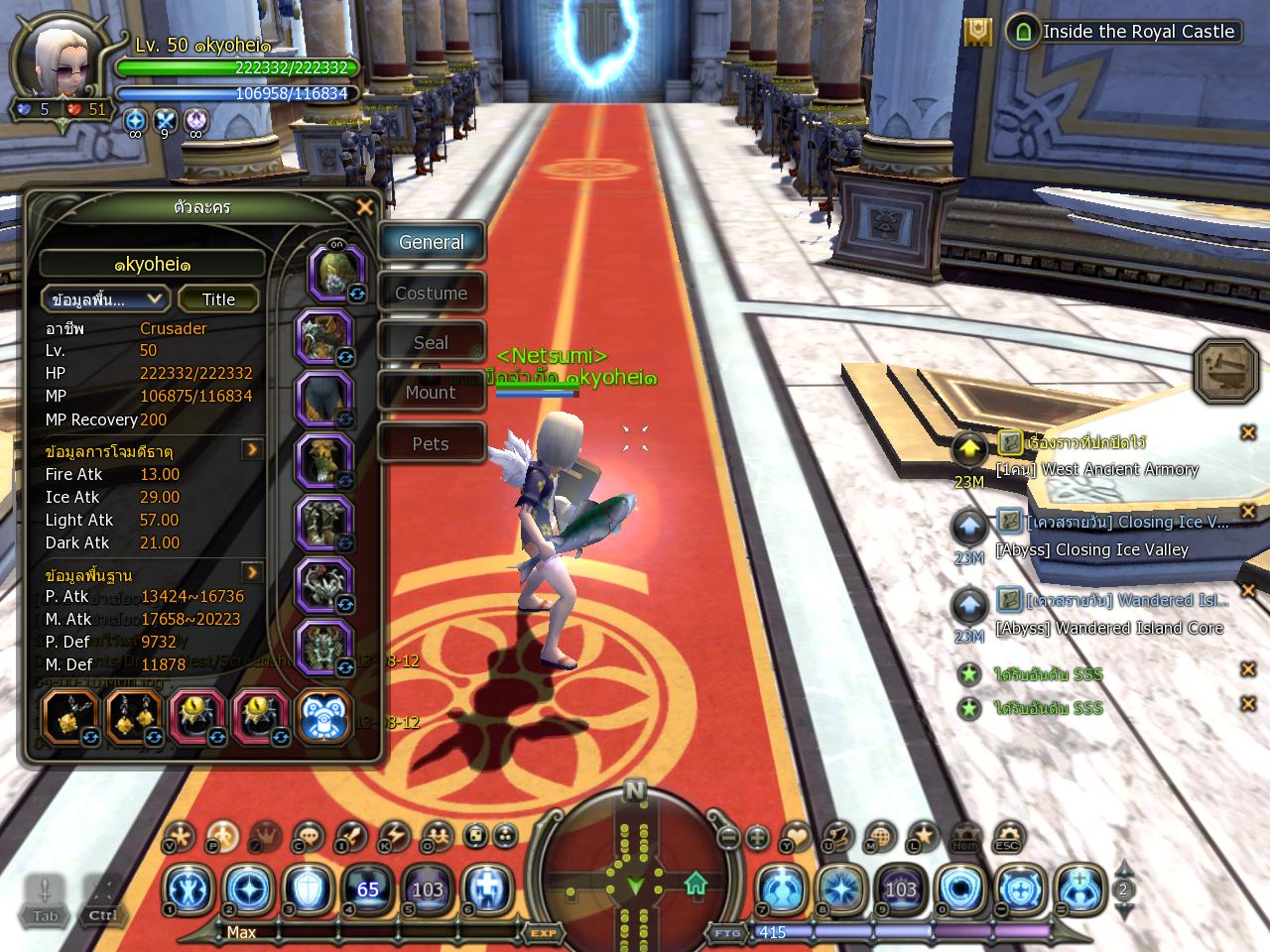
Task: Click the Inside the Royal Castle location label
Action: coord(1138,32)
